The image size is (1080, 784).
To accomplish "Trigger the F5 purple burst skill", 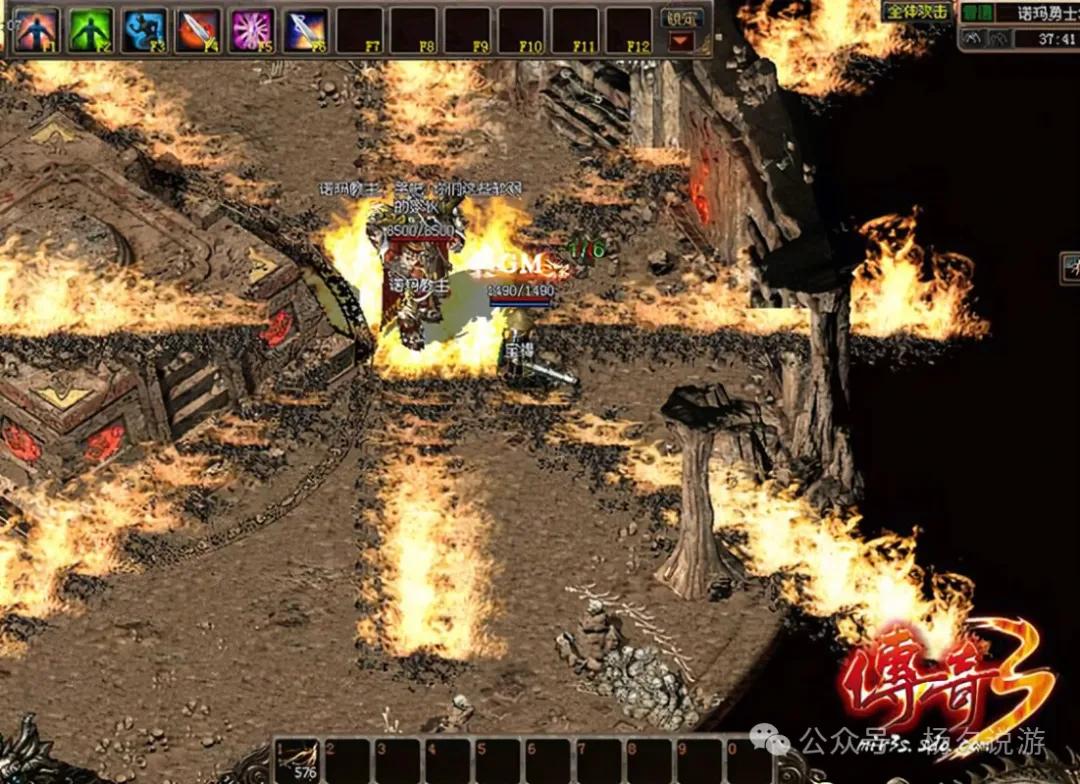I will [x=252, y=30].
